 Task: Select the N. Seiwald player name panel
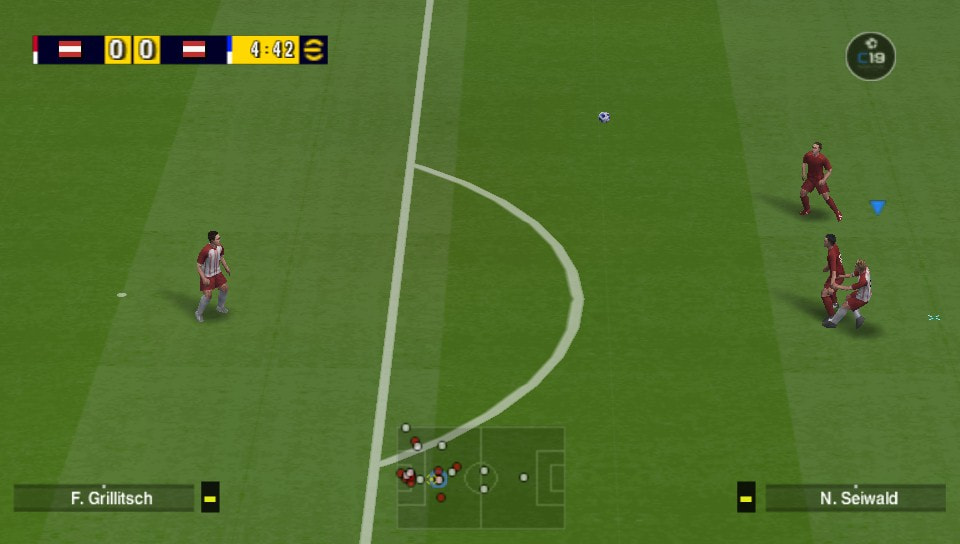pyautogui.click(x=856, y=498)
